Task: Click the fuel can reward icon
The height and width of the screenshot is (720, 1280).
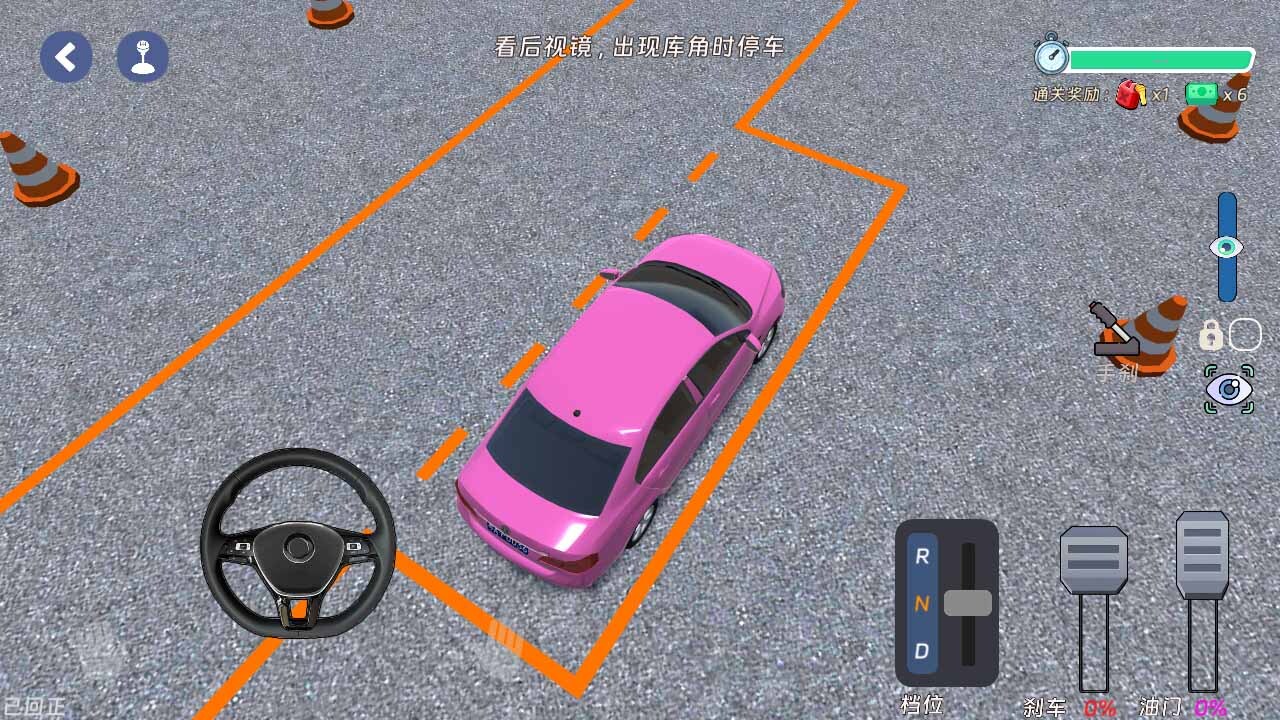Action: [x=1128, y=95]
